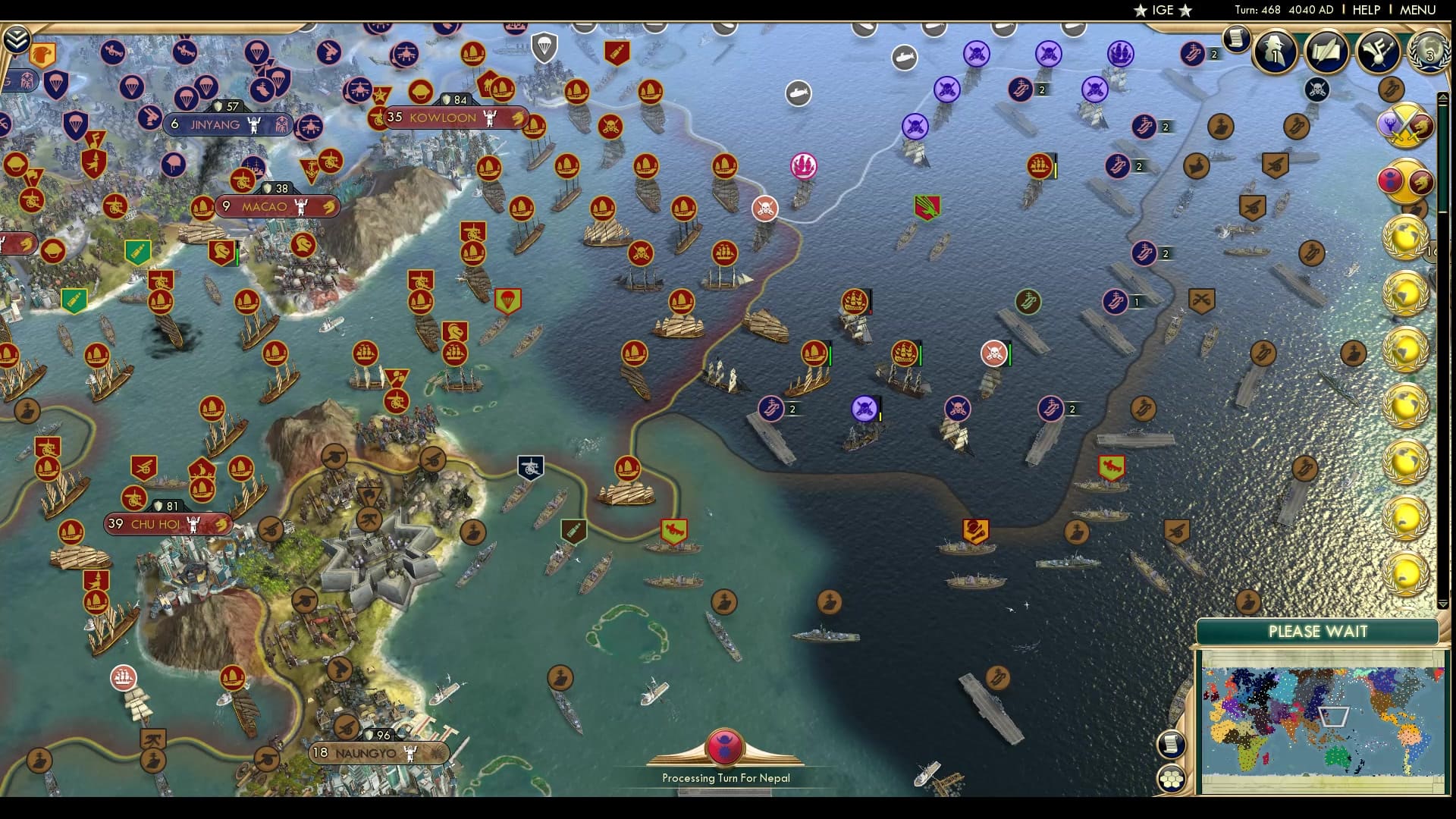Expand the topmost yellow city-state quest medal

[x=1406, y=236]
